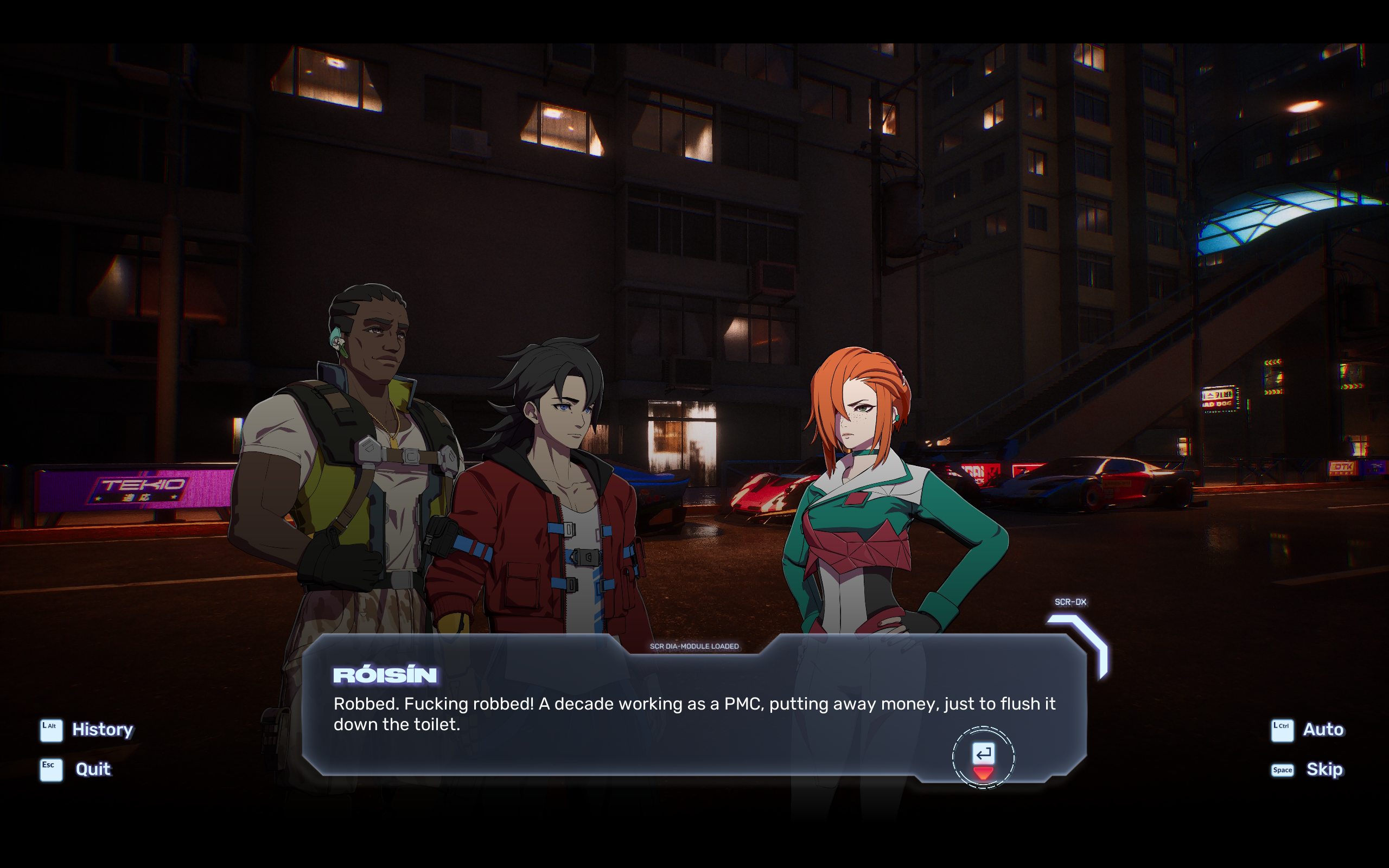
Task: Quit the visual novel via Quit
Action: pyautogui.click(x=93, y=769)
